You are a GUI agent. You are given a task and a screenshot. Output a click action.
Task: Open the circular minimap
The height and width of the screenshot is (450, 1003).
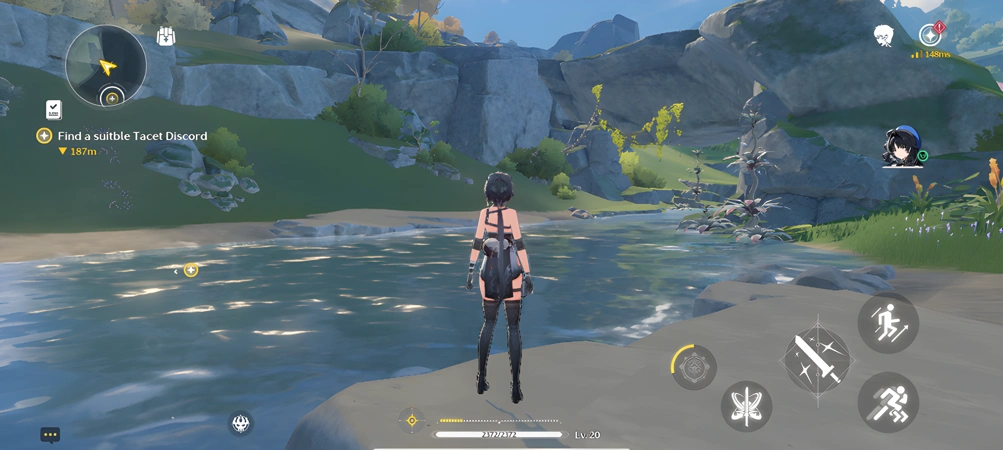[x=105, y=64]
